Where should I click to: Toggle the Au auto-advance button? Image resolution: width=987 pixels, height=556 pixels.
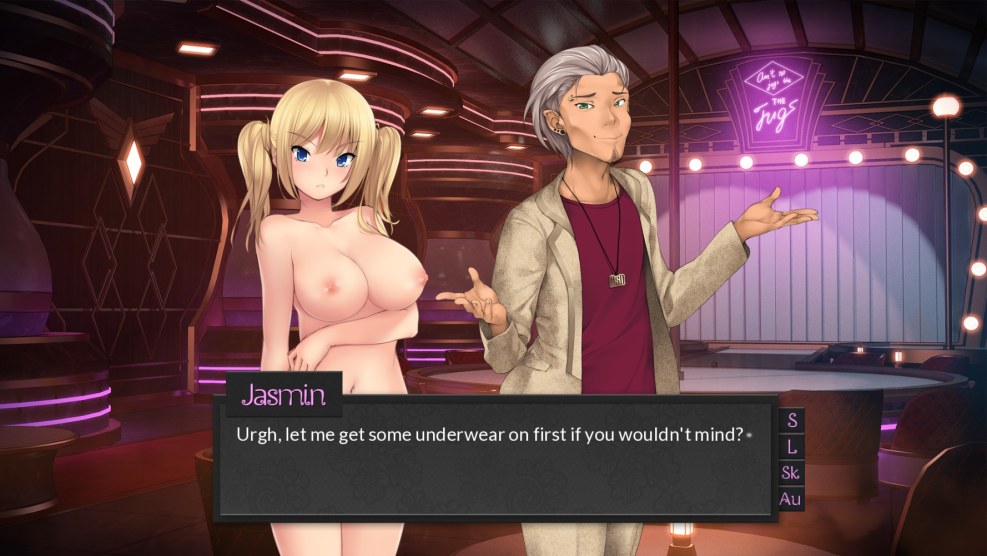coord(791,498)
